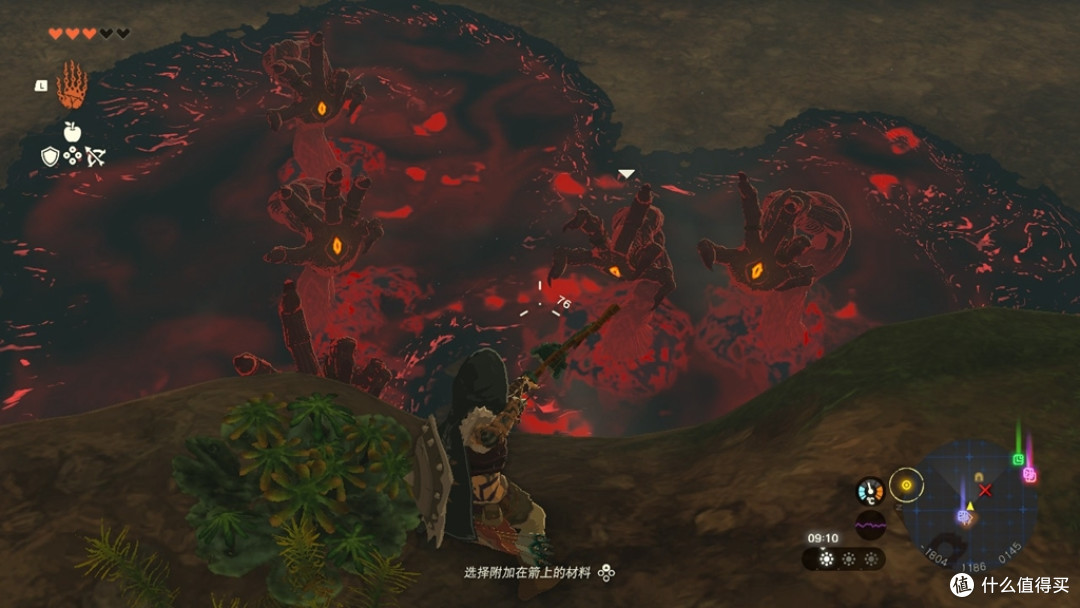Select the green stamp marker on minimap

[1018, 459]
